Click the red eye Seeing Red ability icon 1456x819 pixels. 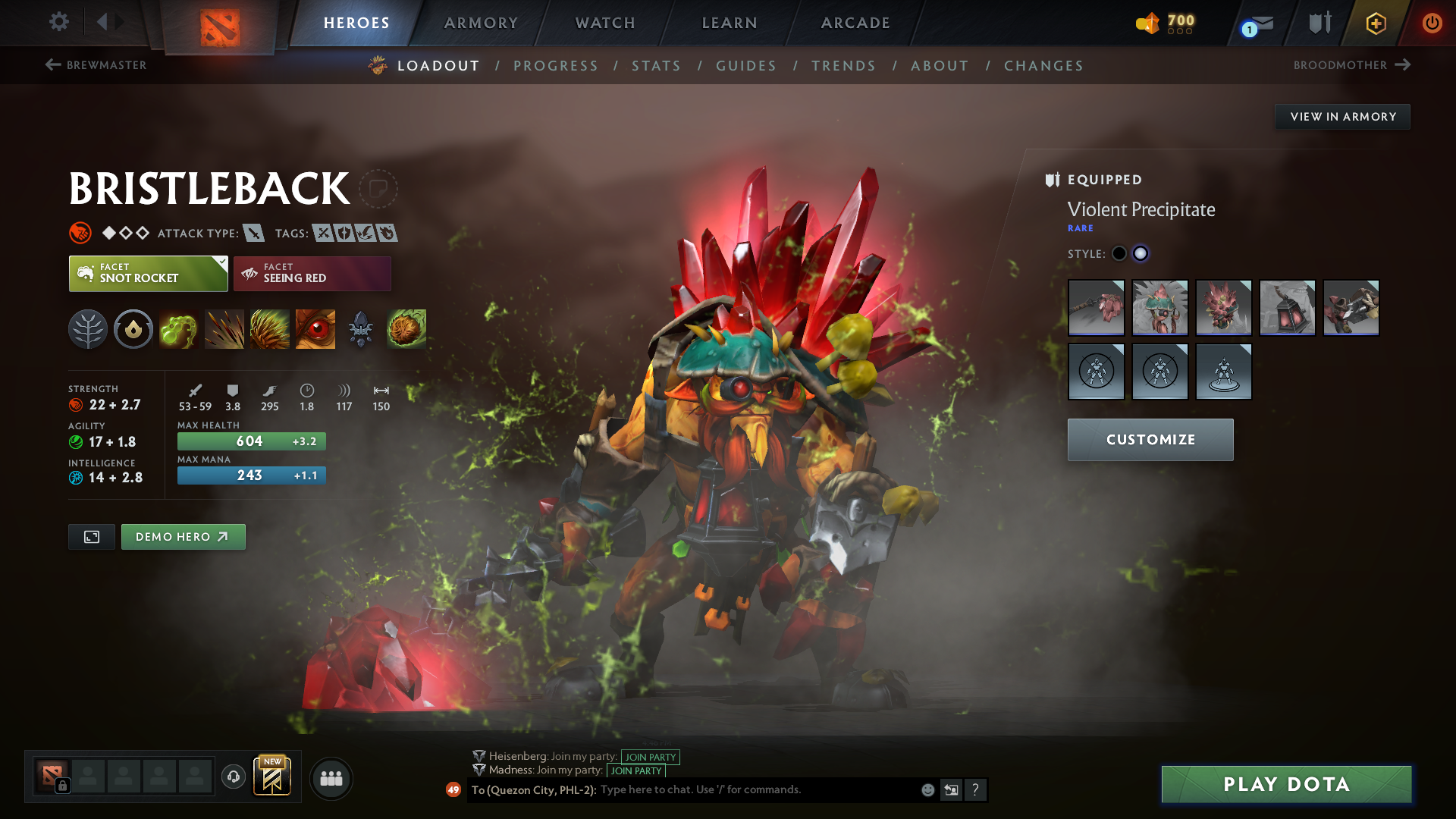coord(315,328)
